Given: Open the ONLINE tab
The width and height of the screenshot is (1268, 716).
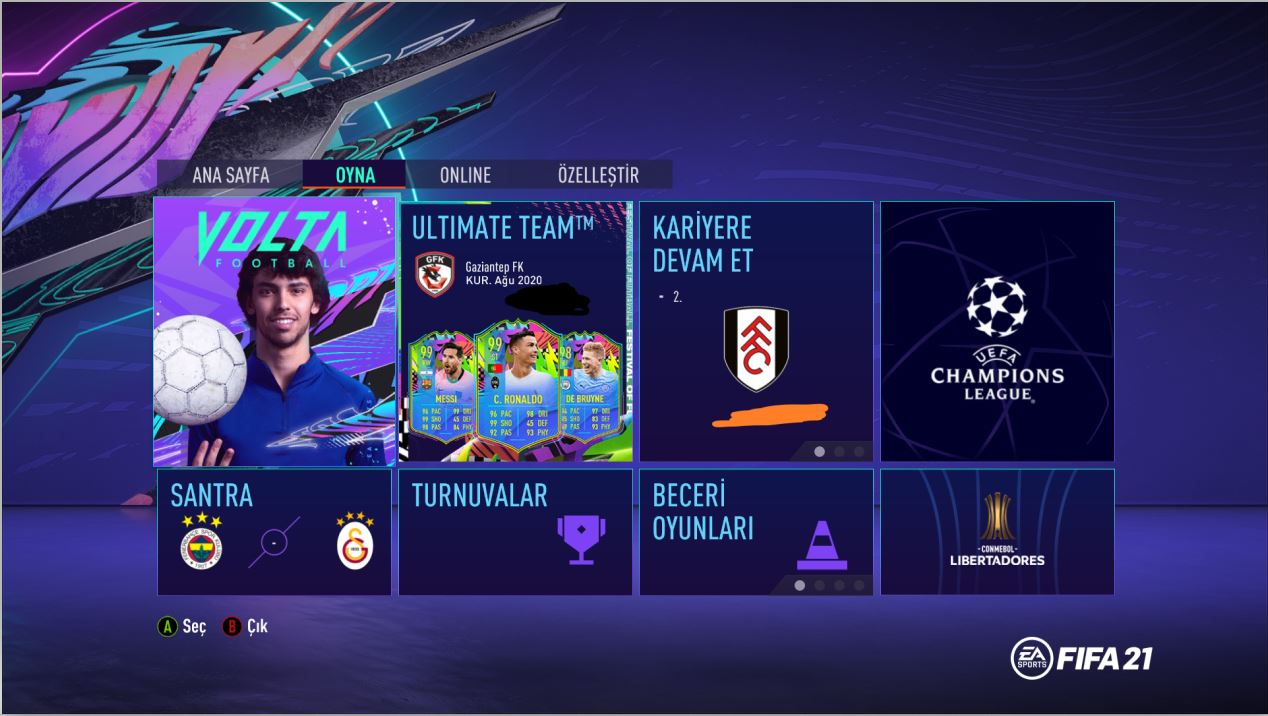Looking at the screenshot, I should point(465,175).
